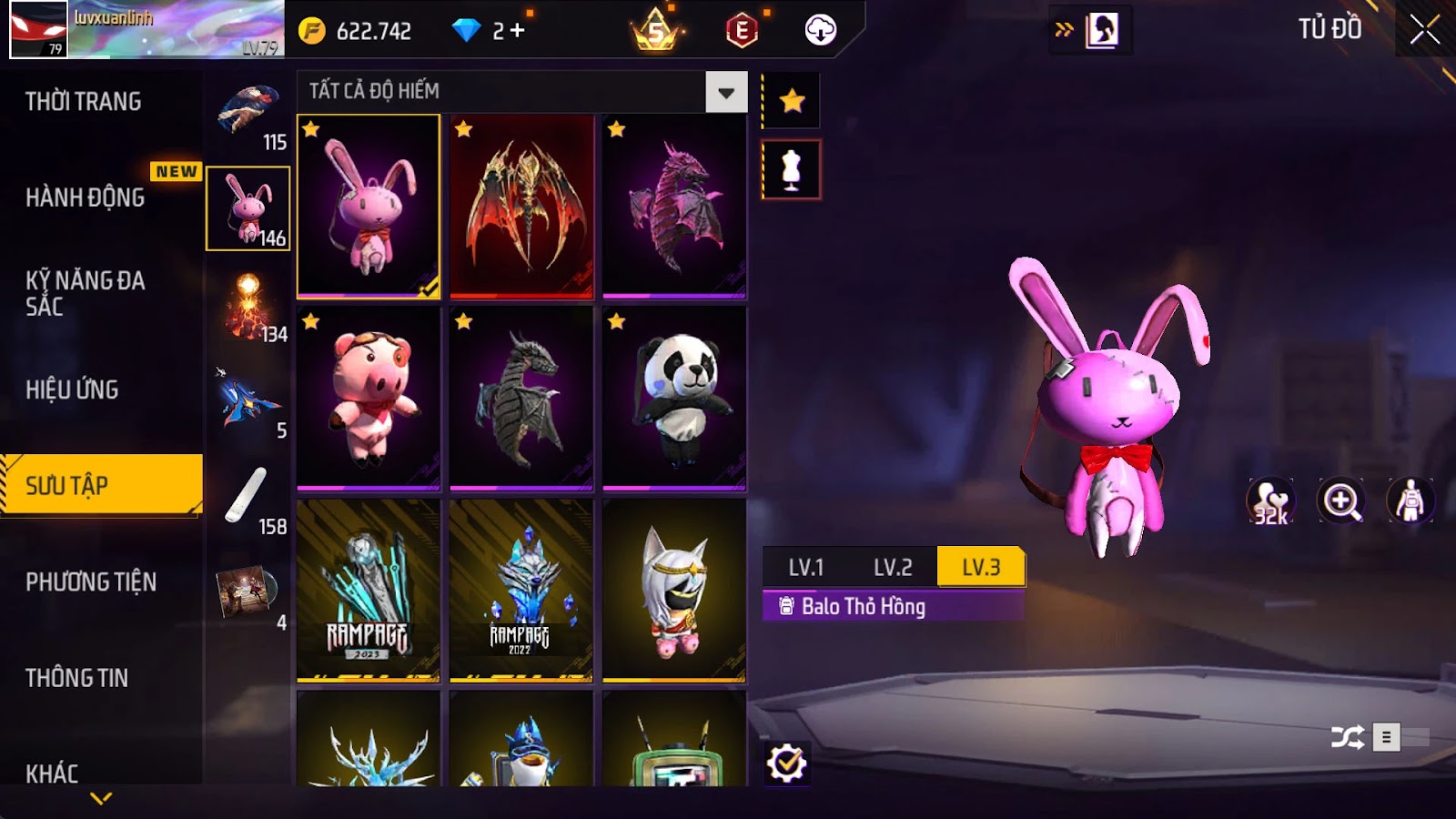Open the Tất Cả Độ Hiếm rarity dropdown
Viewport: 1456px width, 819px height.
tap(725, 92)
